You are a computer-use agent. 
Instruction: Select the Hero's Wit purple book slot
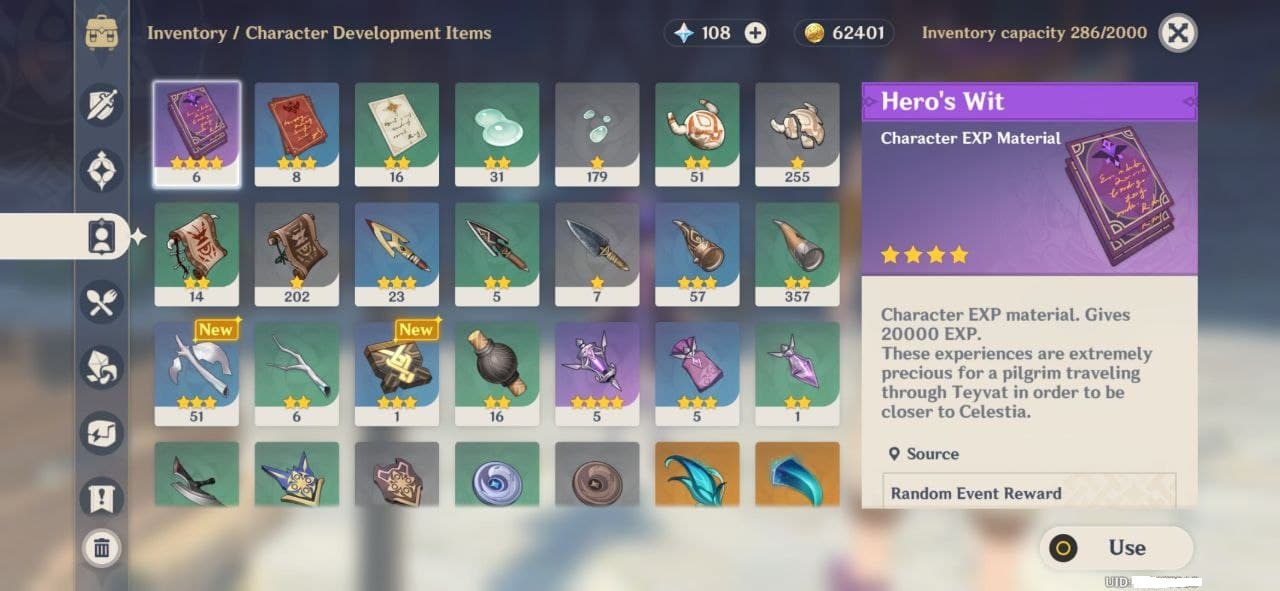tap(197, 134)
